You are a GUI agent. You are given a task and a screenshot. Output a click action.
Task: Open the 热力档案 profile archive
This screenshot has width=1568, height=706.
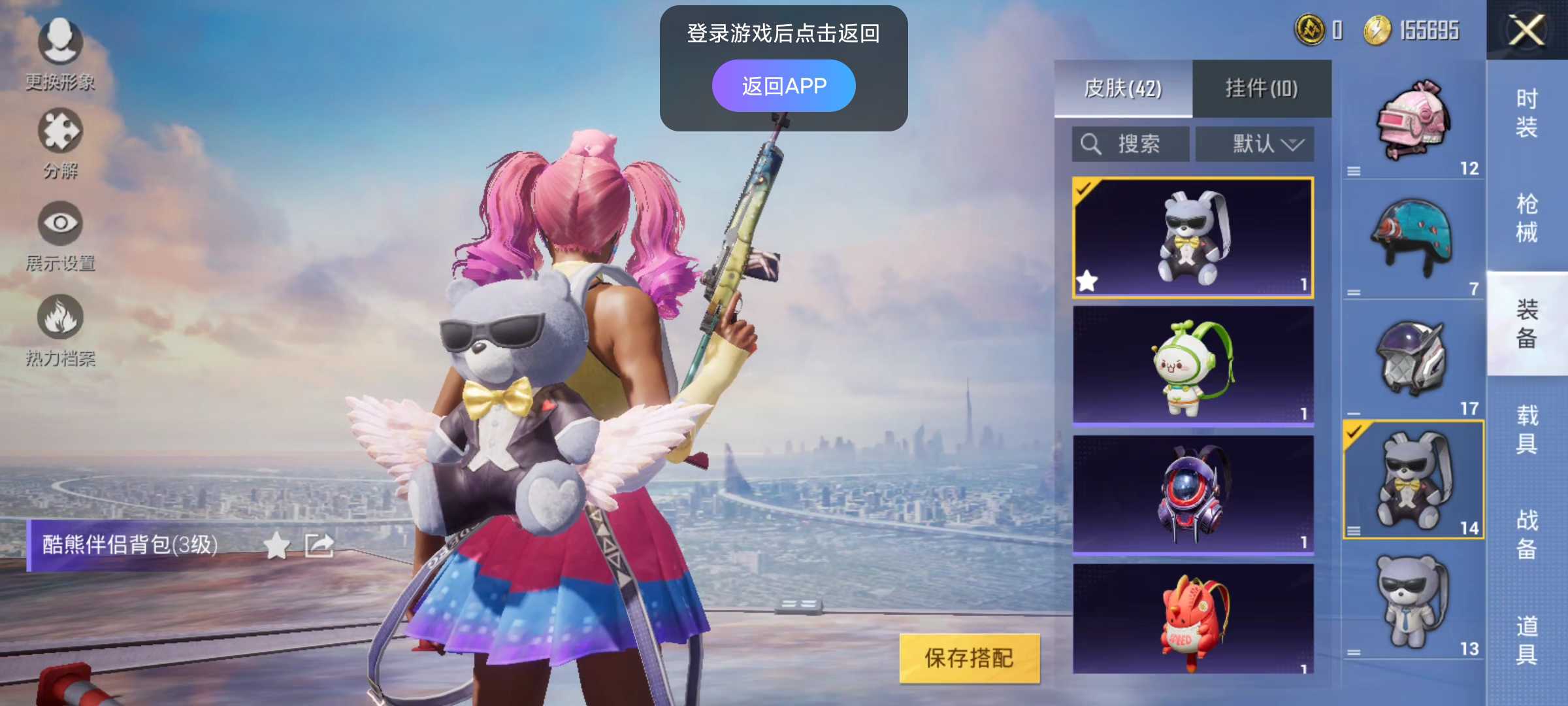pyautogui.click(x=61, y=320)
